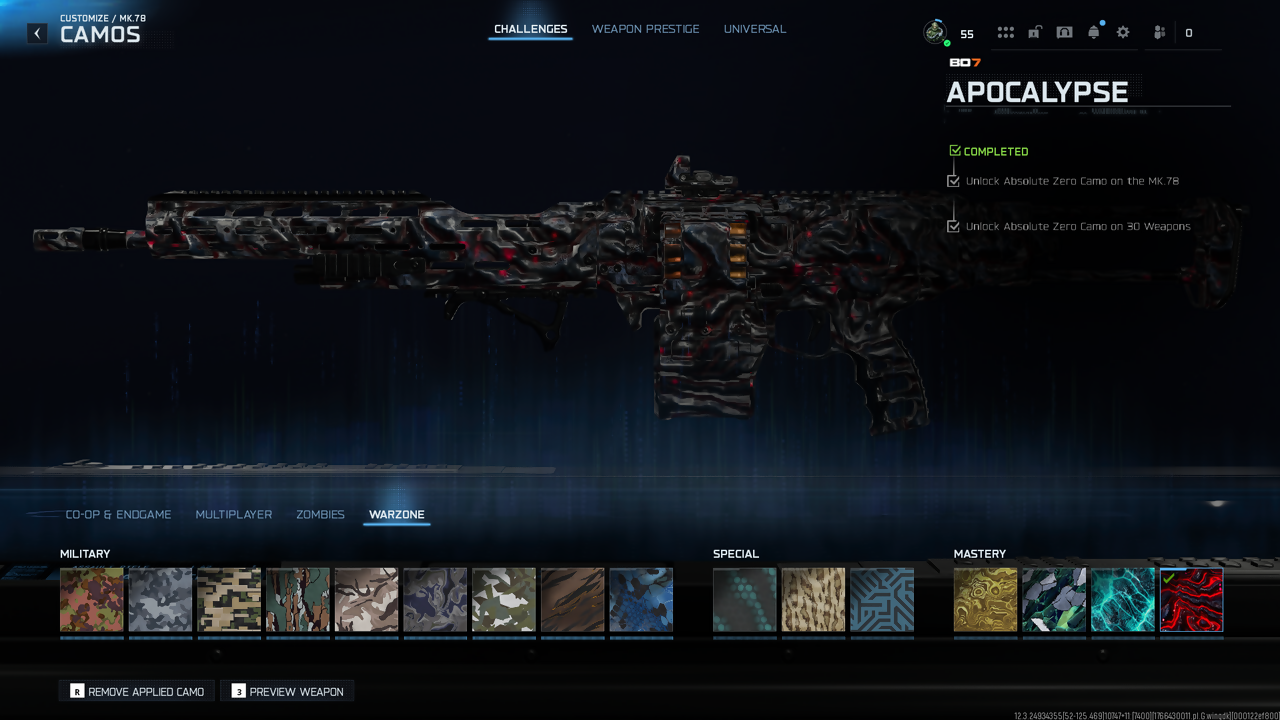Preview the weapon
Image resolution: width=1280 pixels, height=720 pixels.
(x=288, y=691)
